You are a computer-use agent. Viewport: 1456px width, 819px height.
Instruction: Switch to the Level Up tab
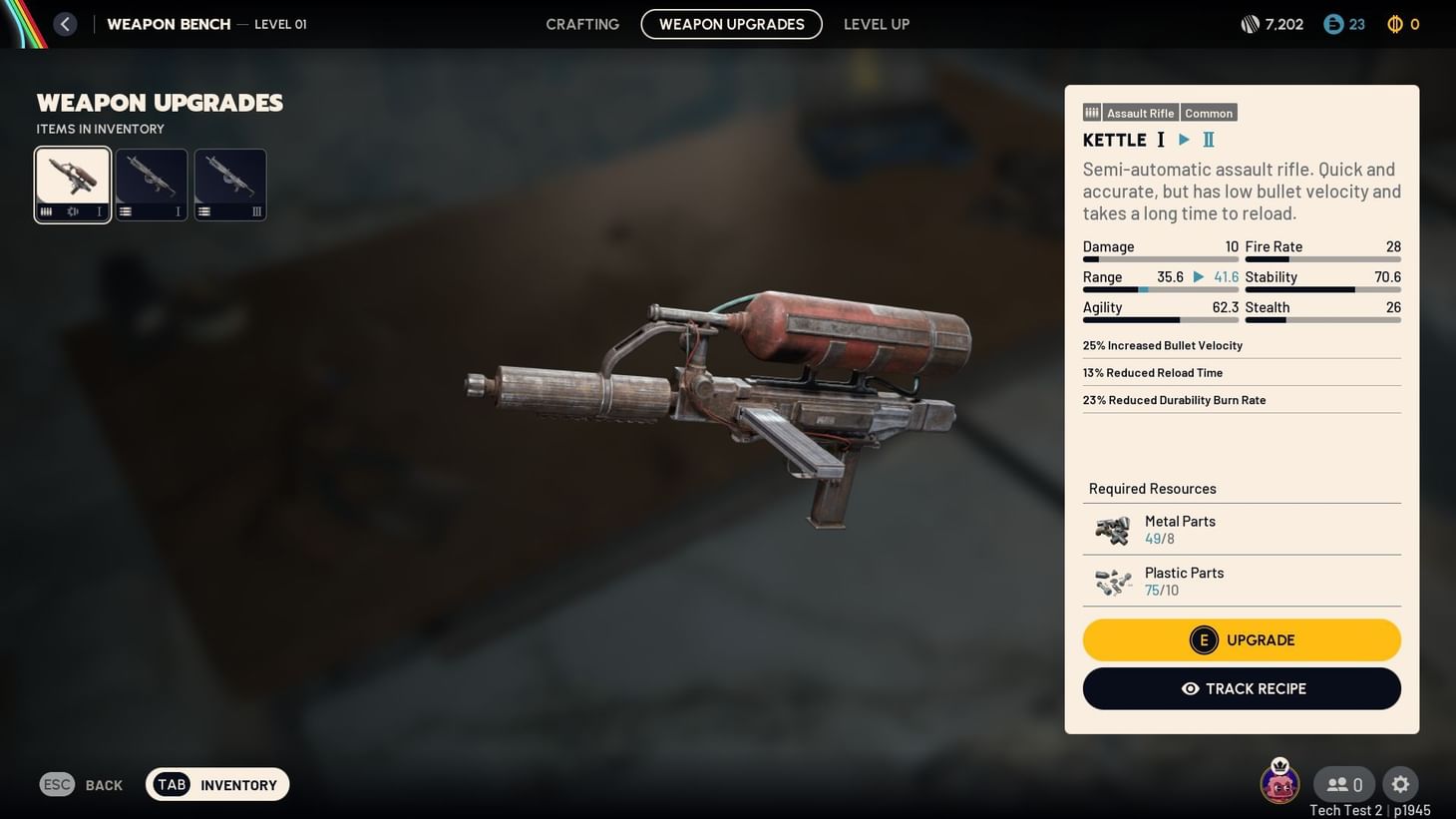(876, 24)
